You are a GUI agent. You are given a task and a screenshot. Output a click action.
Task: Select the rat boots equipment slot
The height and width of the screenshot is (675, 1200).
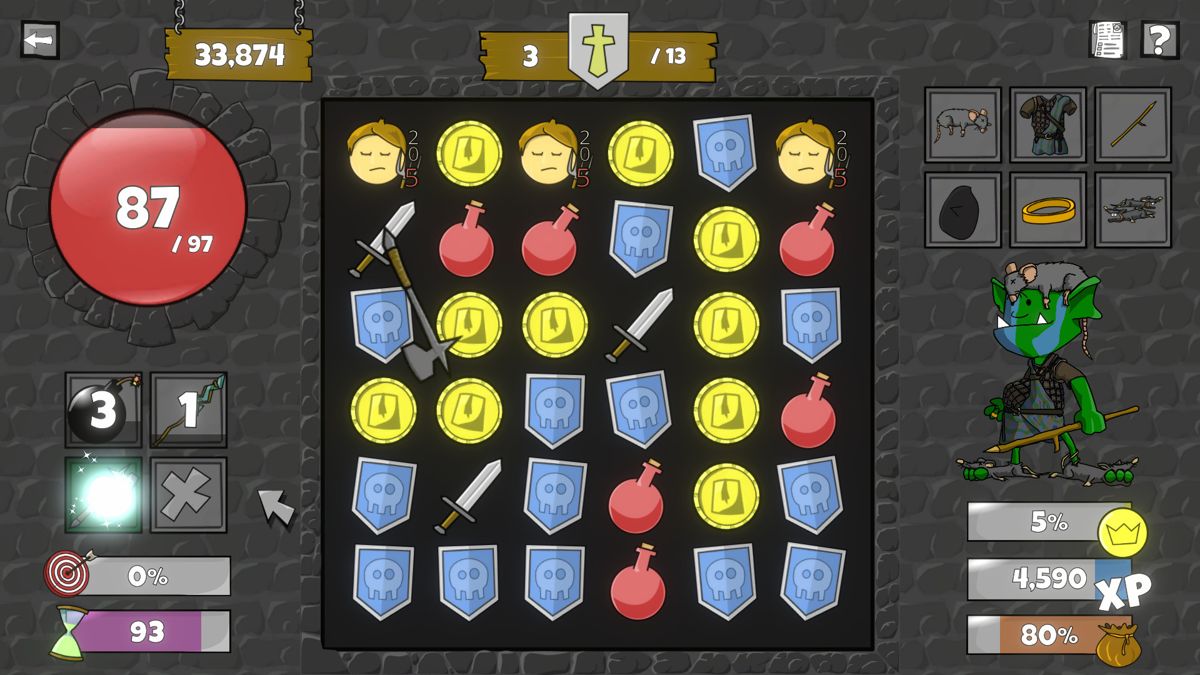(1133, 210)
